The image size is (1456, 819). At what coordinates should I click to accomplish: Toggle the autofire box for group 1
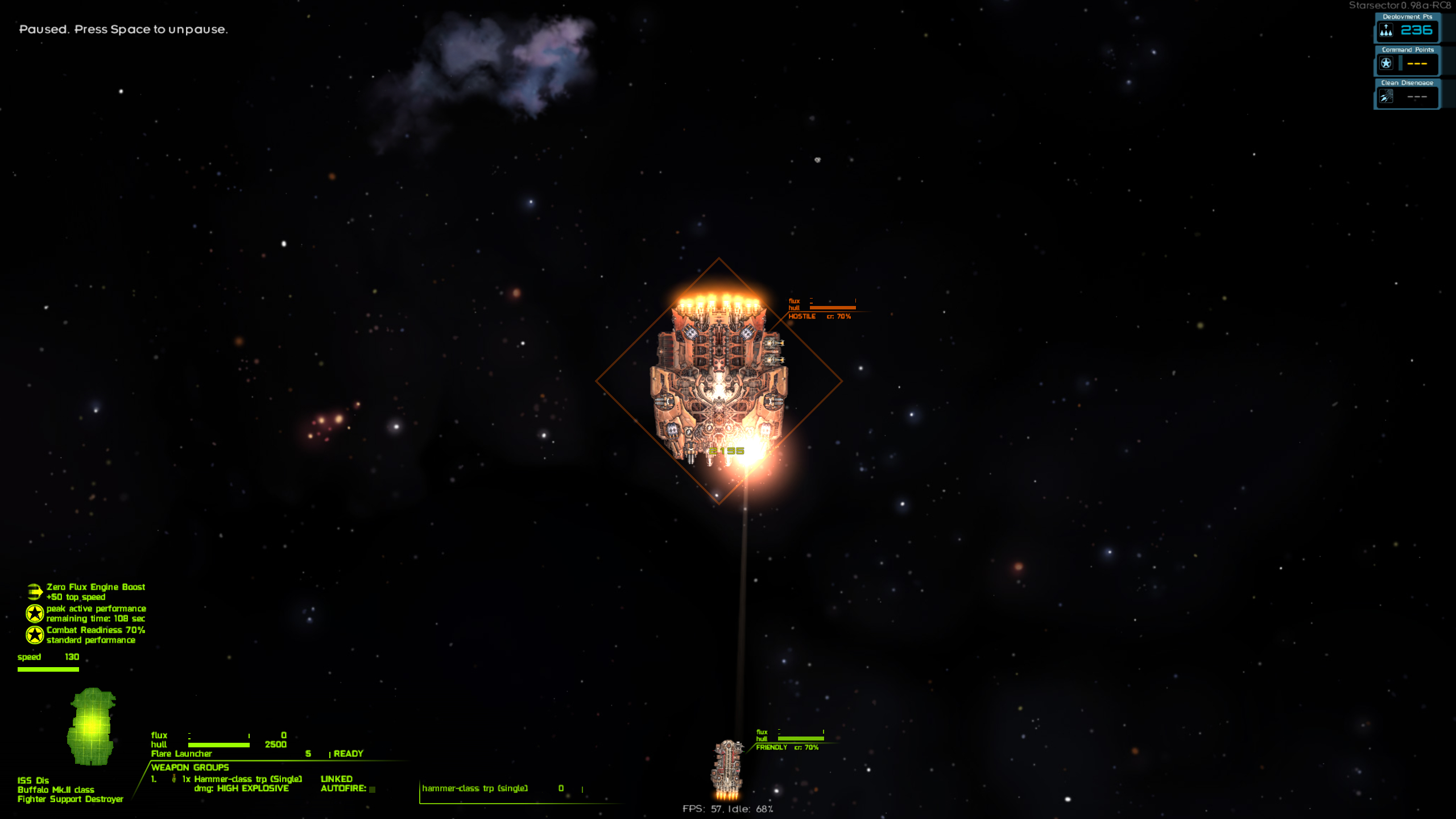[x=373, y=789]
